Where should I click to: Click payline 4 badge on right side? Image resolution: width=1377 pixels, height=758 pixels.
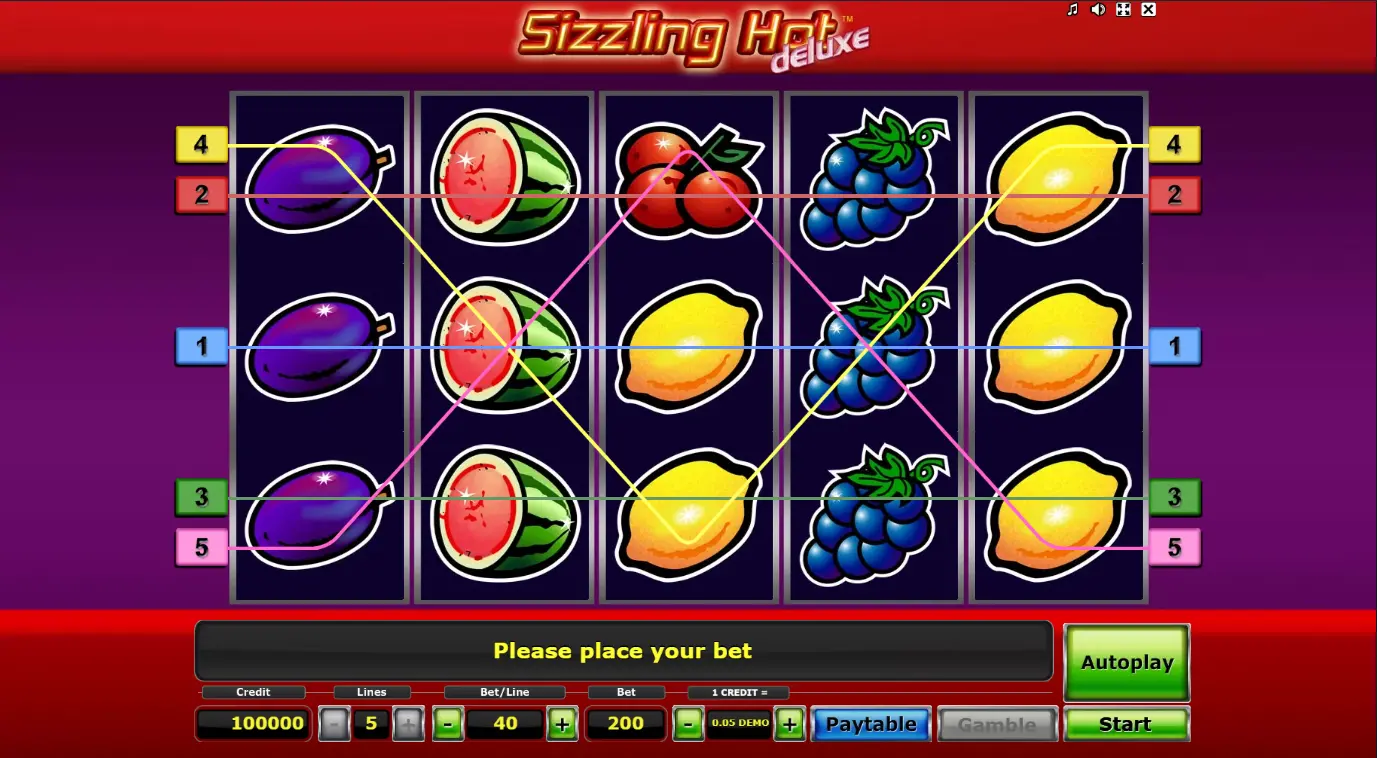[1174, 145]
